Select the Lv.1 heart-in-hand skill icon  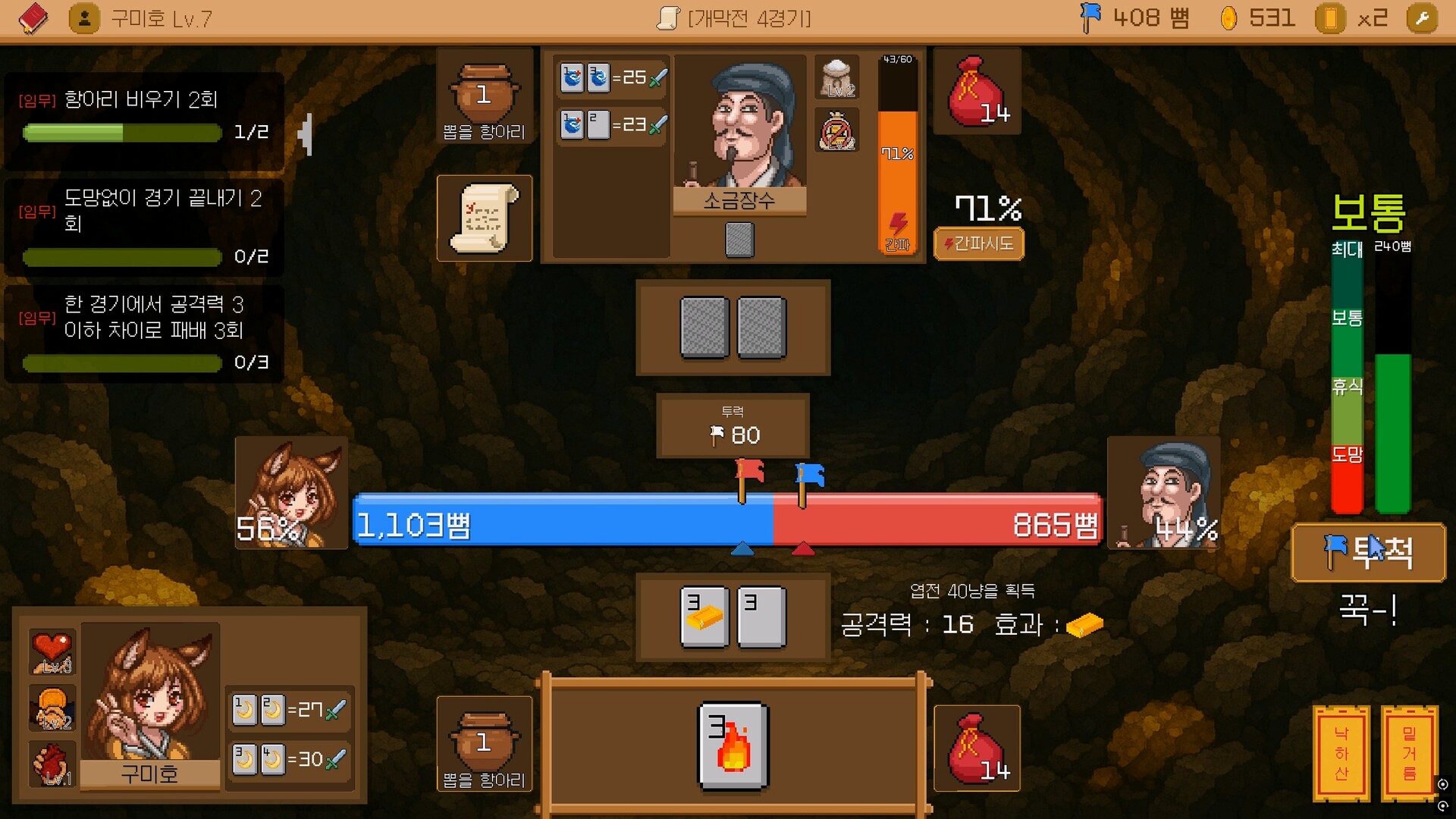pyautogui.click(x=52, y=764)
